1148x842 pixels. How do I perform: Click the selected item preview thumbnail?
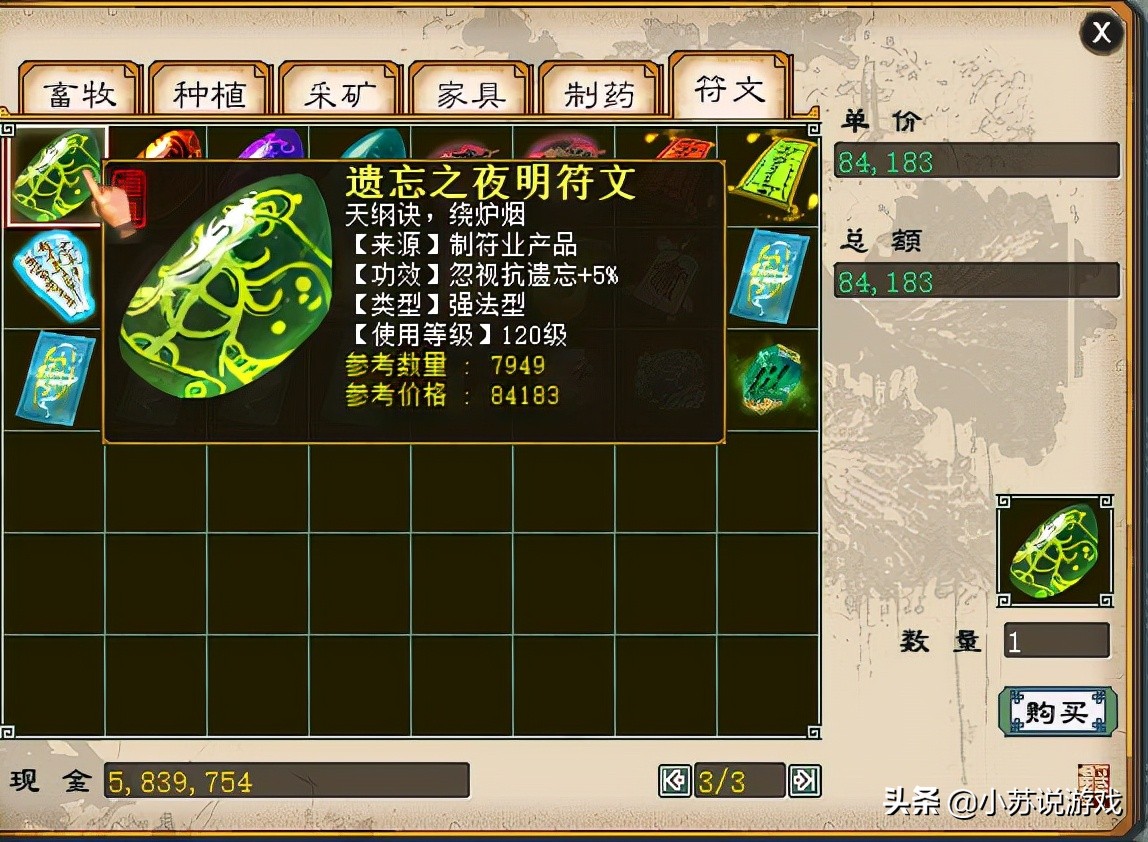pos(1055,550)
